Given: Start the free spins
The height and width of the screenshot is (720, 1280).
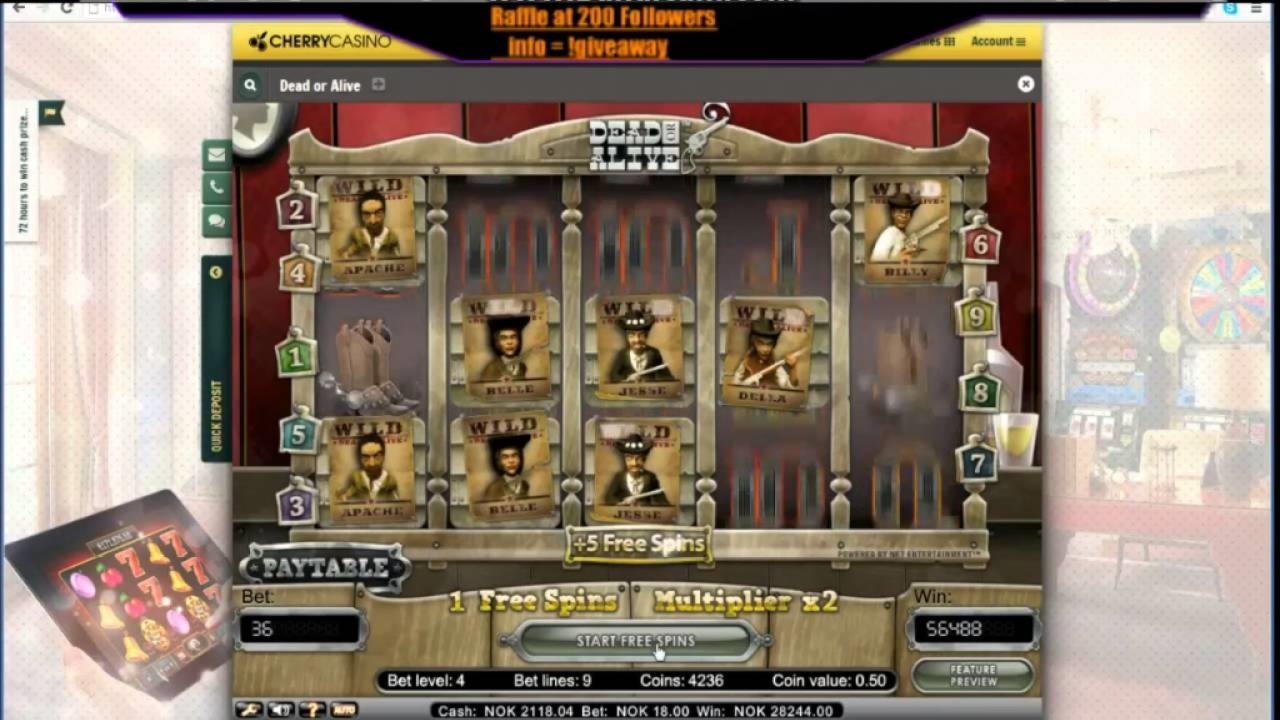Looking at the screenshot, I should tap(635, 641).
